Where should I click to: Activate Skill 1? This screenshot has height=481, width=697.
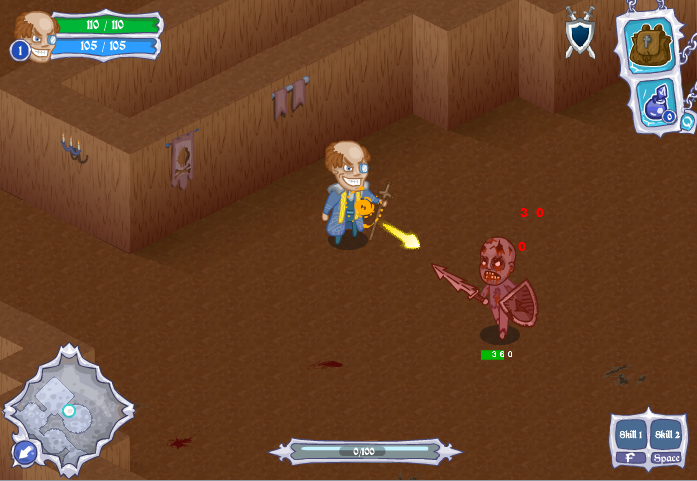630,435
